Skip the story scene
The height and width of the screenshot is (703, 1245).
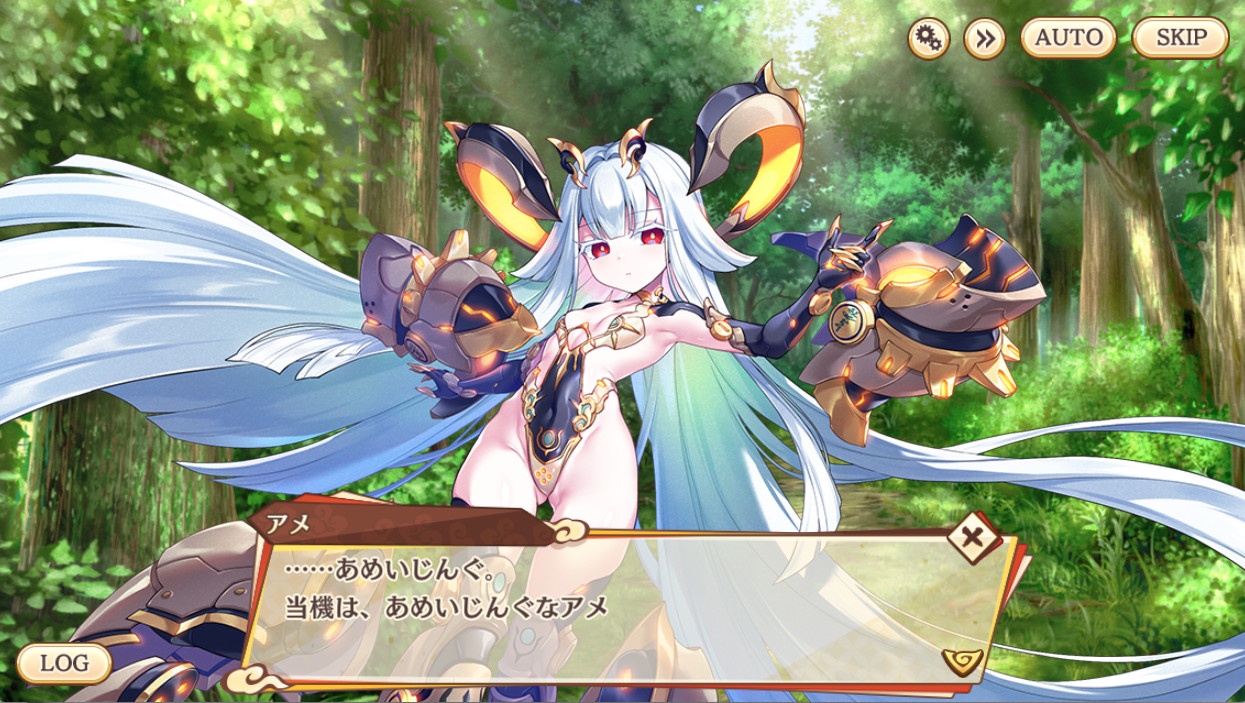pos(1180,39)
